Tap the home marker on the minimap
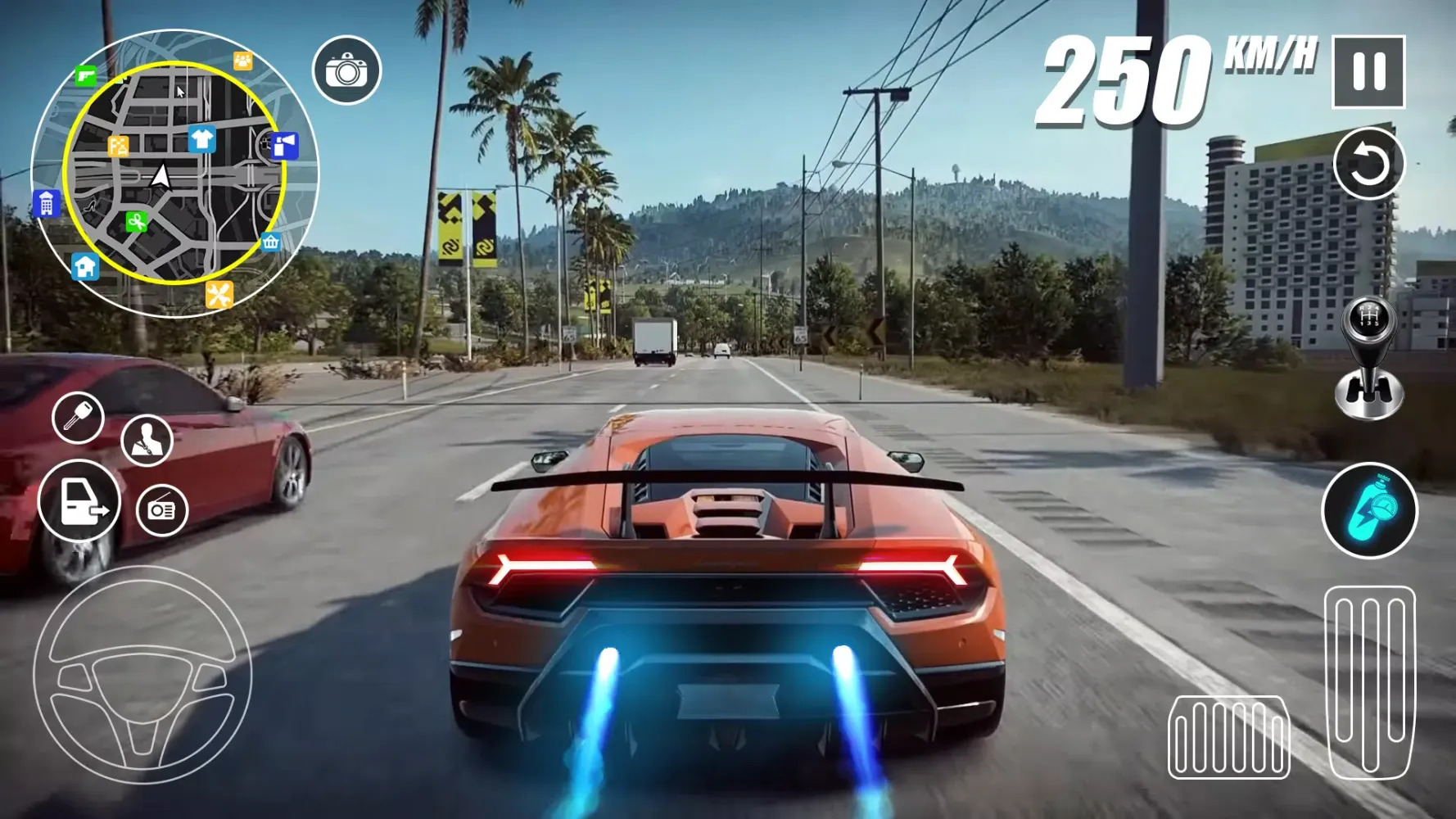 (84, 268)
